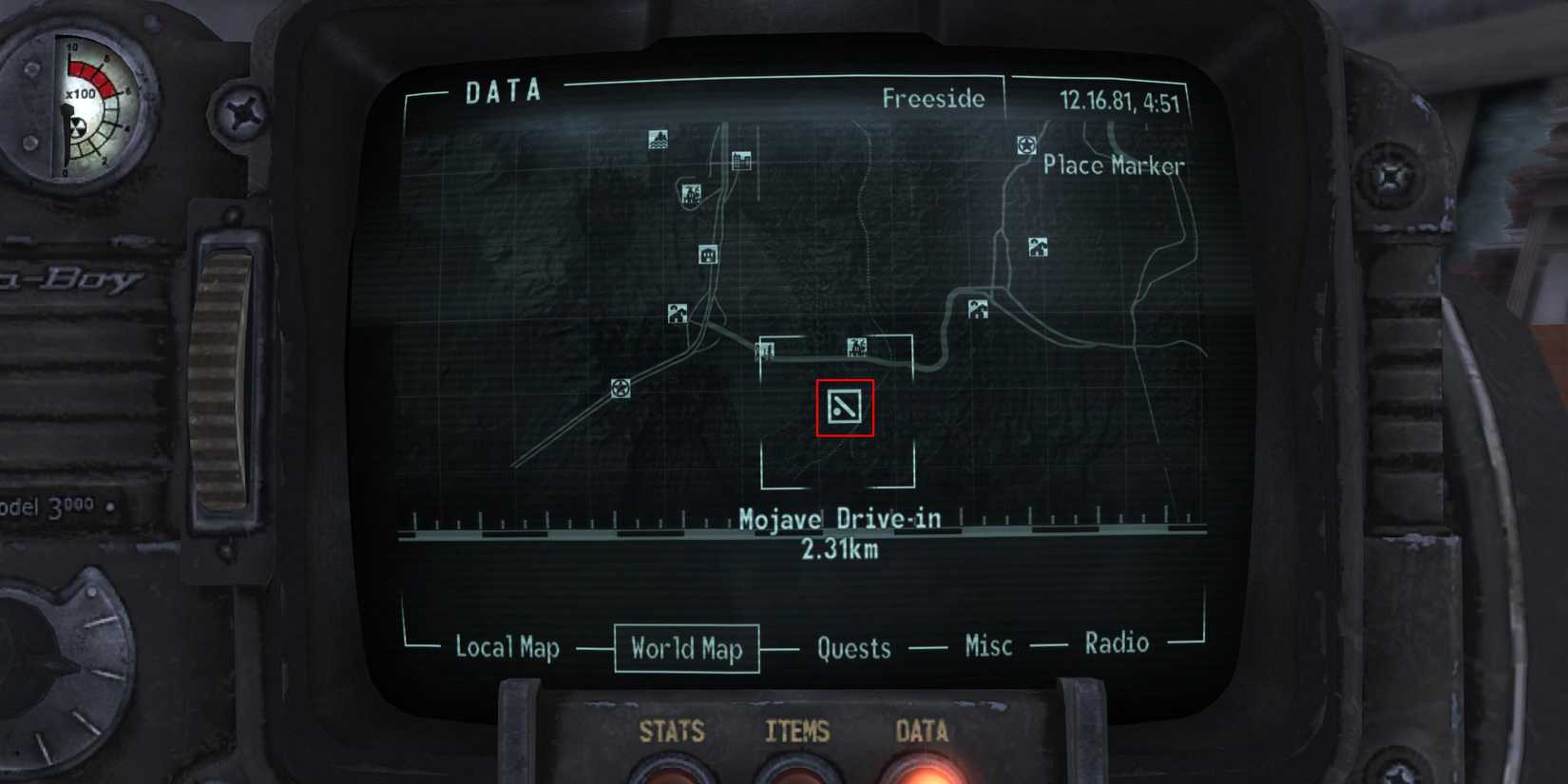Click the monument settlement icon below the water marker

point(691,193)
